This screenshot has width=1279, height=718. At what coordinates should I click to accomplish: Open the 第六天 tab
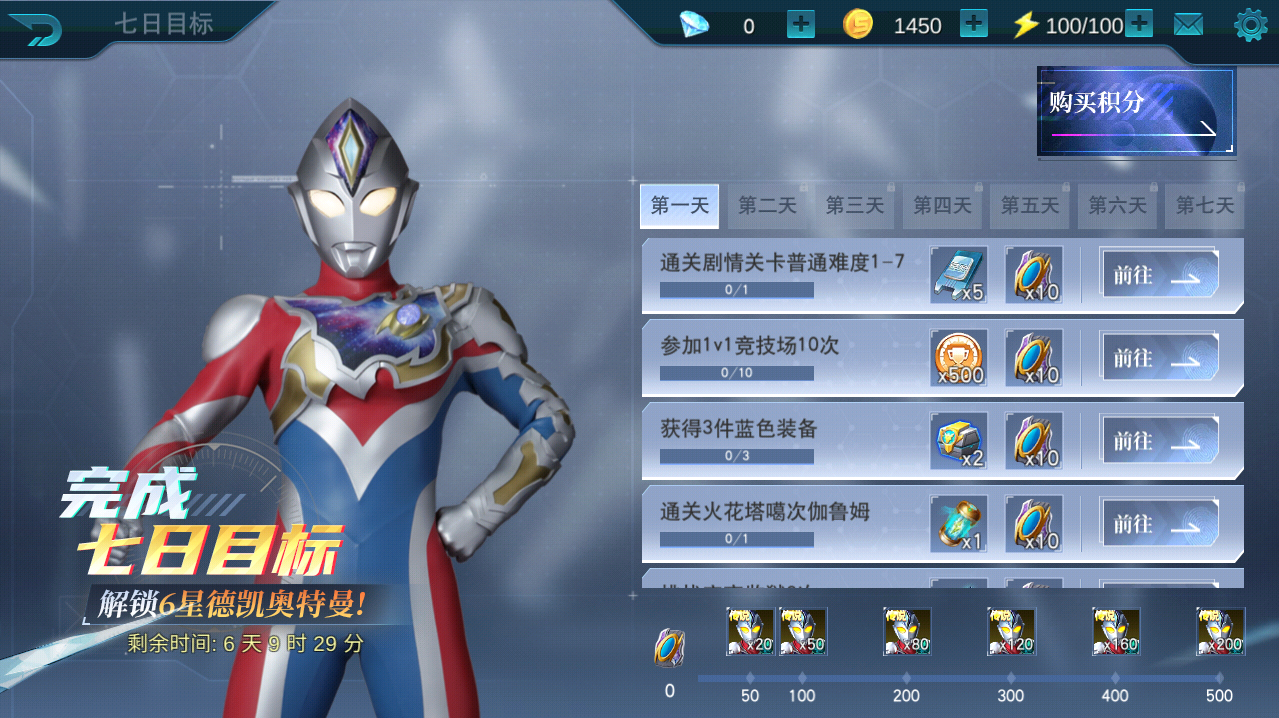[x=1117, y=206]
